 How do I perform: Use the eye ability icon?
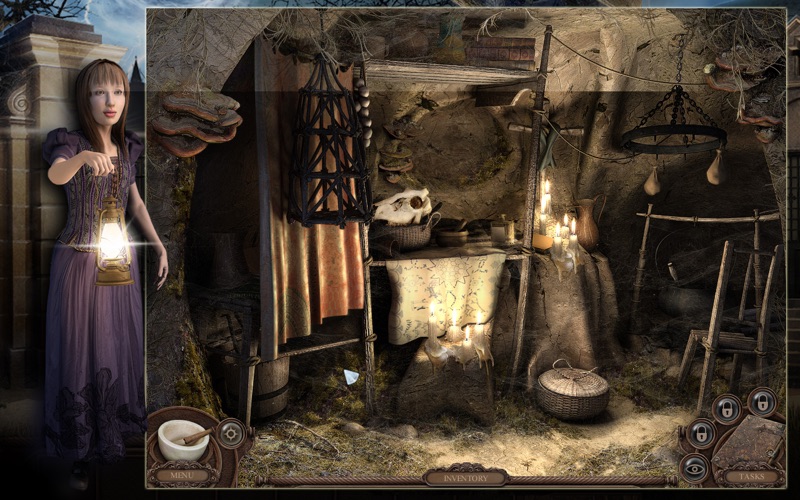pos(692,464)
